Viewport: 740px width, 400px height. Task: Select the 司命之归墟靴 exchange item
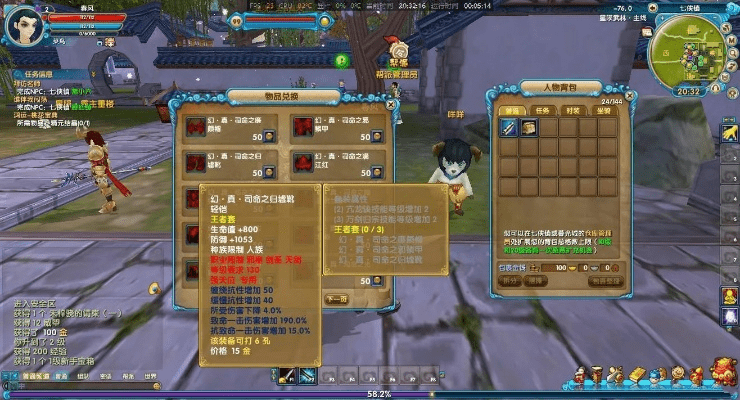click(195, 161)
